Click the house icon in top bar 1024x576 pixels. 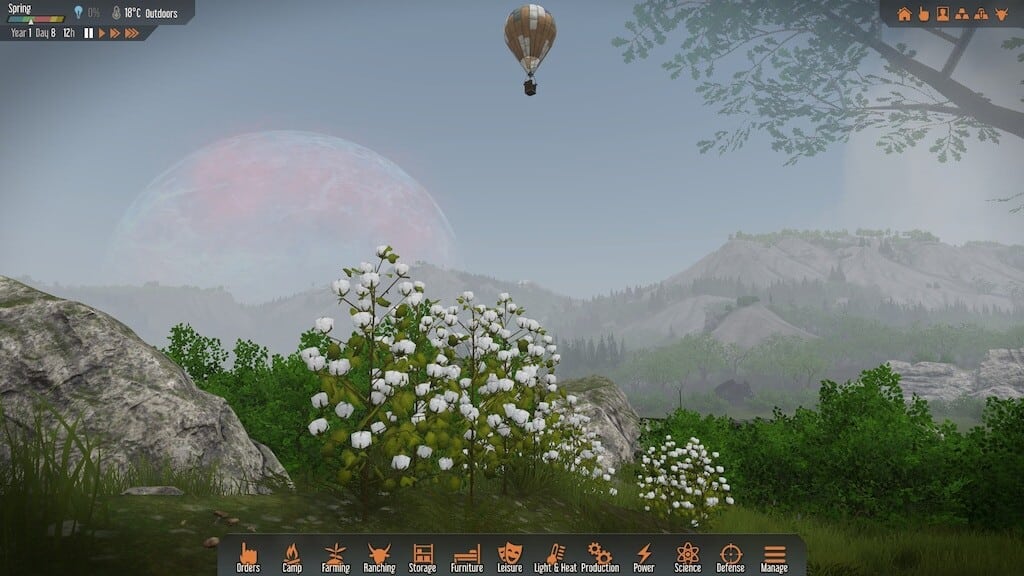tap(904, 14)
